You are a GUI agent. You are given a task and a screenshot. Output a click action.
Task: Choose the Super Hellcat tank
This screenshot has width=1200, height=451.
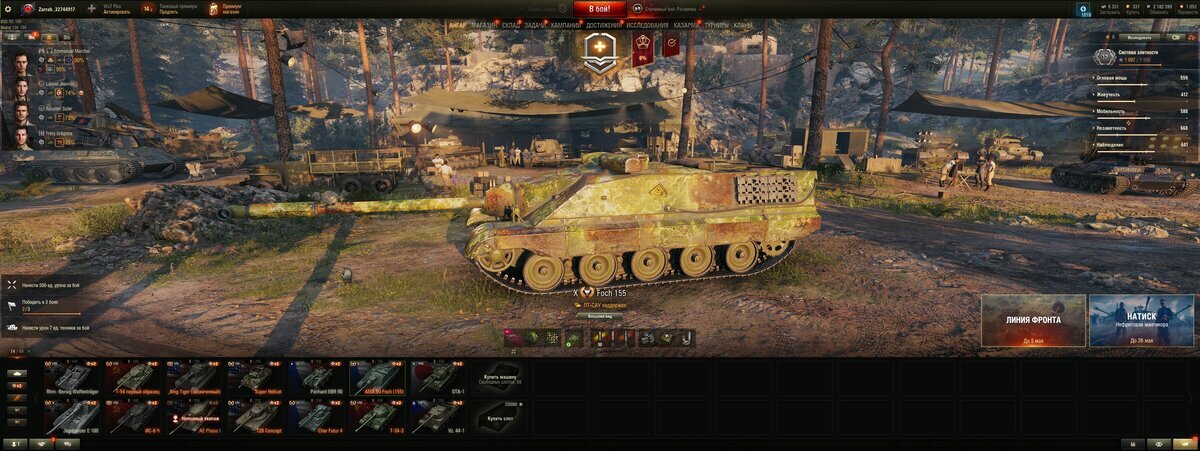pos(256,377)
